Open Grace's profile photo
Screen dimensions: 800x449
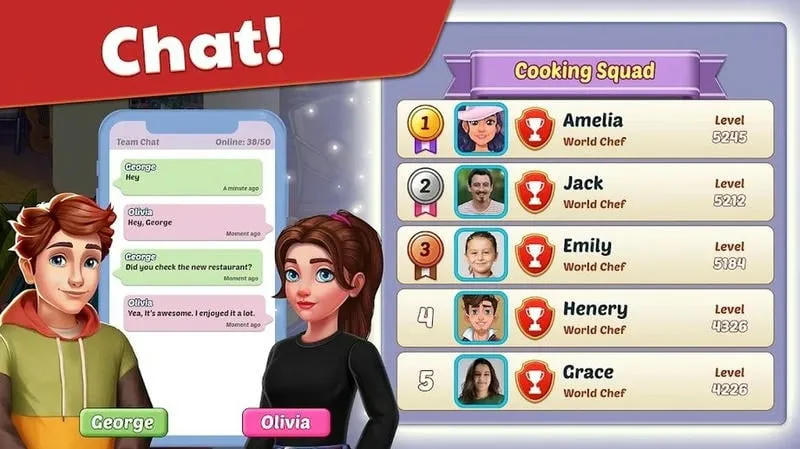coord(481,380)
